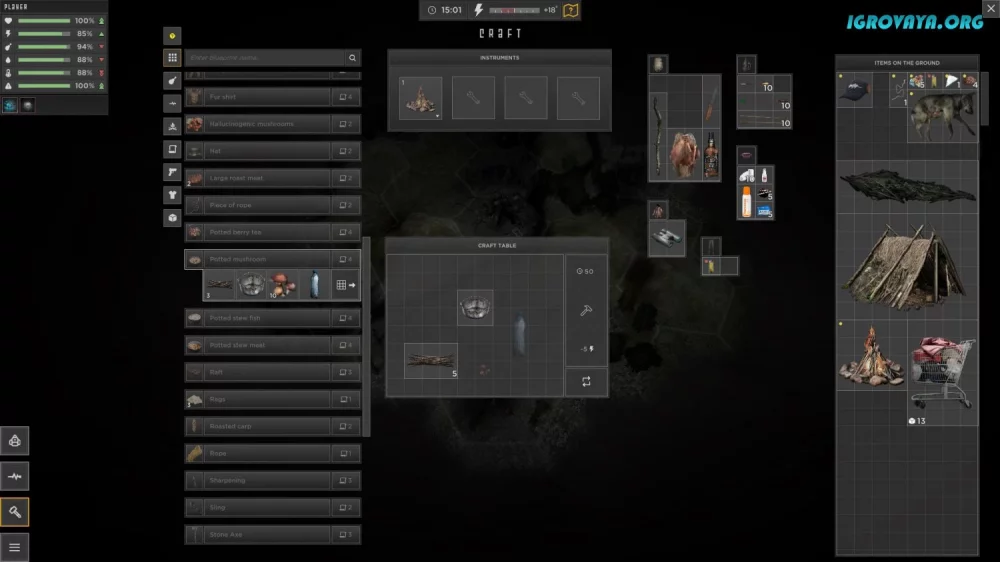This screenshot has height=562, width=1000.
Task: Pick the Piece of rope recipe
Action: click(x=258, y=205)
